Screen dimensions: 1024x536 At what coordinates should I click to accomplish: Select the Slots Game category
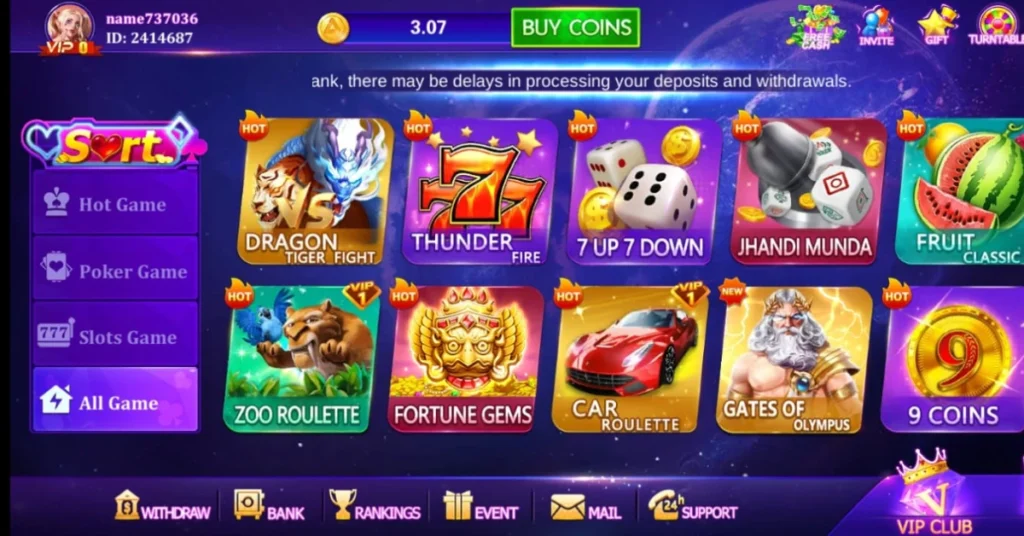point(115,337)
